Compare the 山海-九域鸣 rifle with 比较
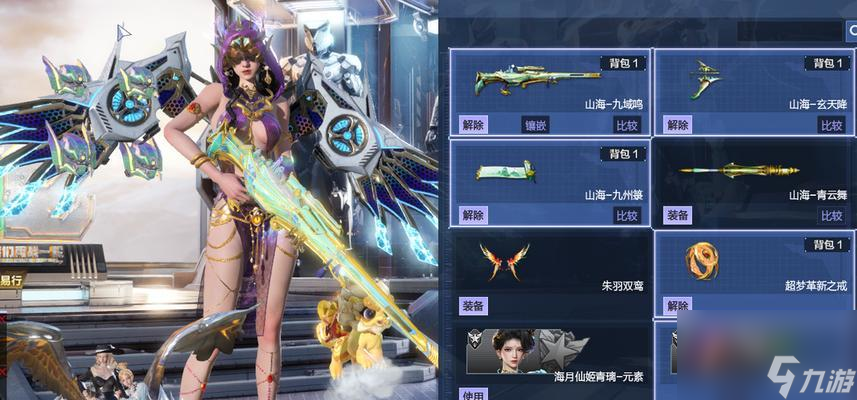Image resolution: width=857 pixels, height=400 pixels. (627, 125)
